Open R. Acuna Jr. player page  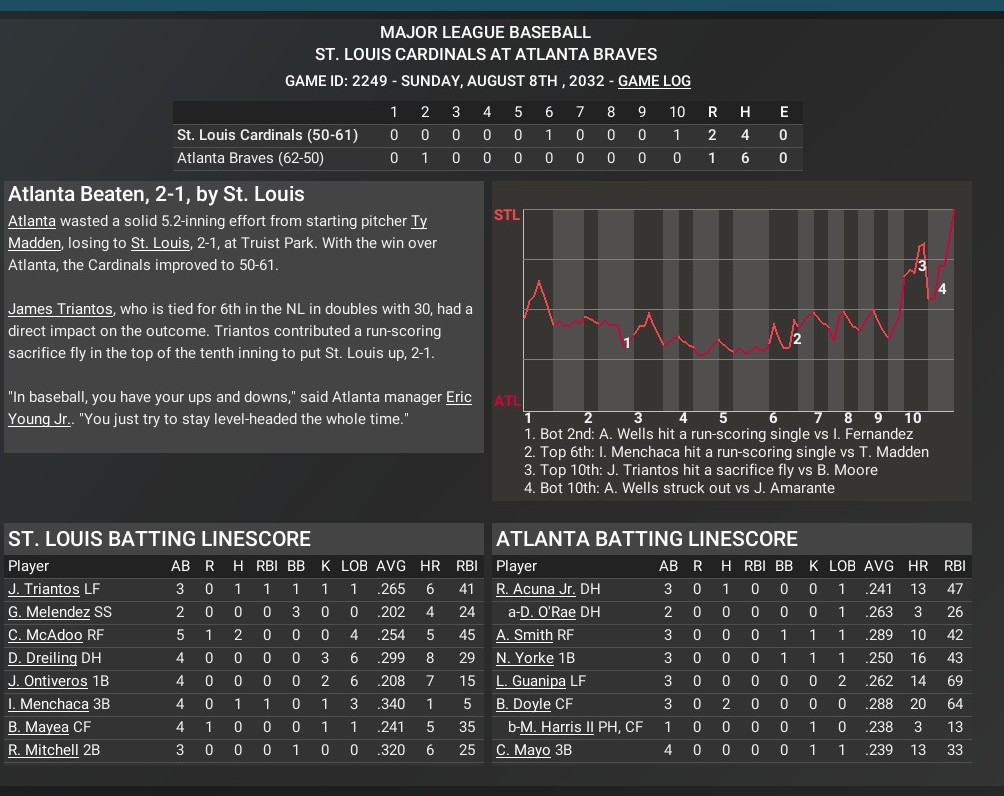click(x=535, y=589)
